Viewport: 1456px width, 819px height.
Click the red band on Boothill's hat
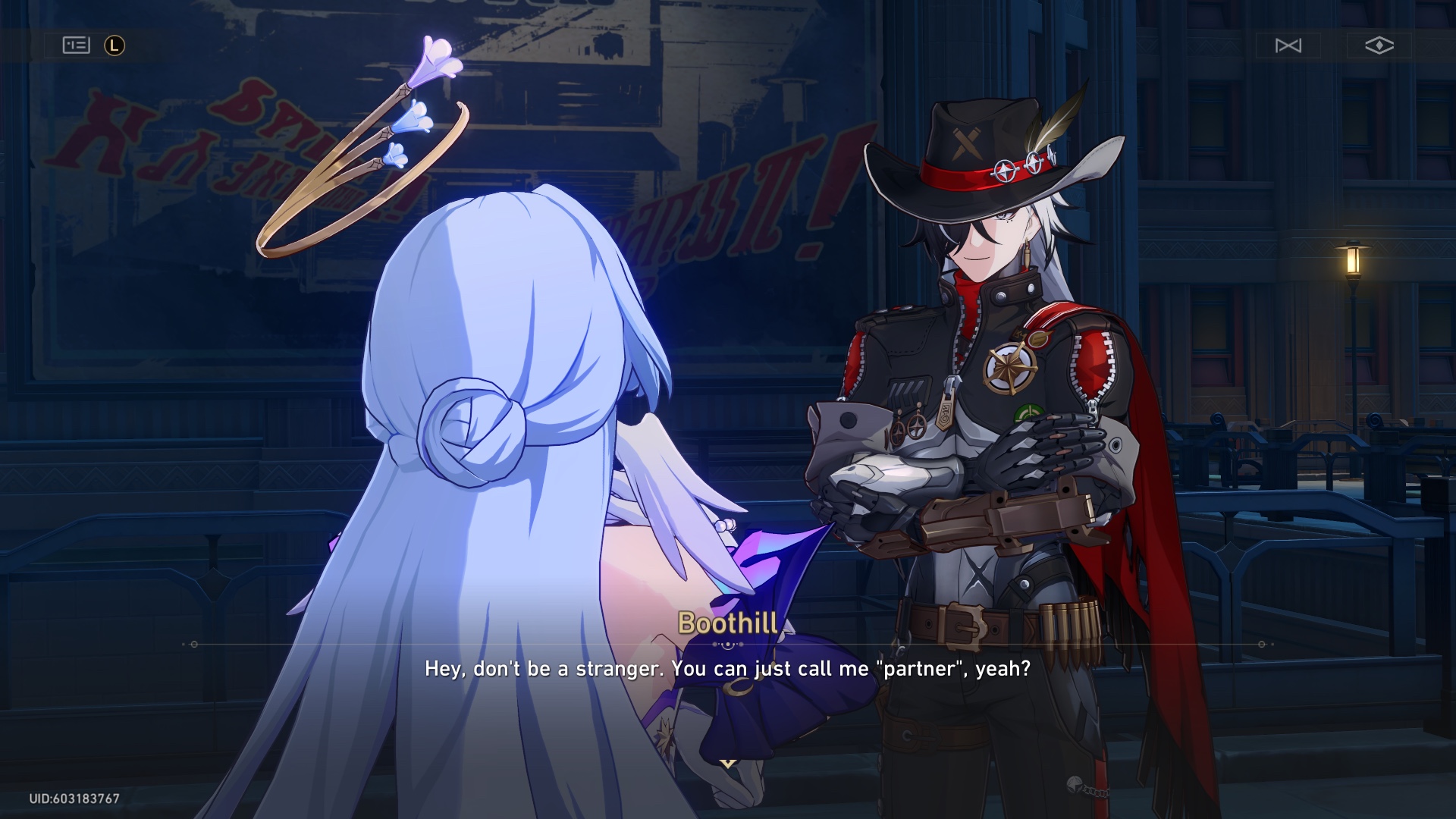tap(978, 174)
